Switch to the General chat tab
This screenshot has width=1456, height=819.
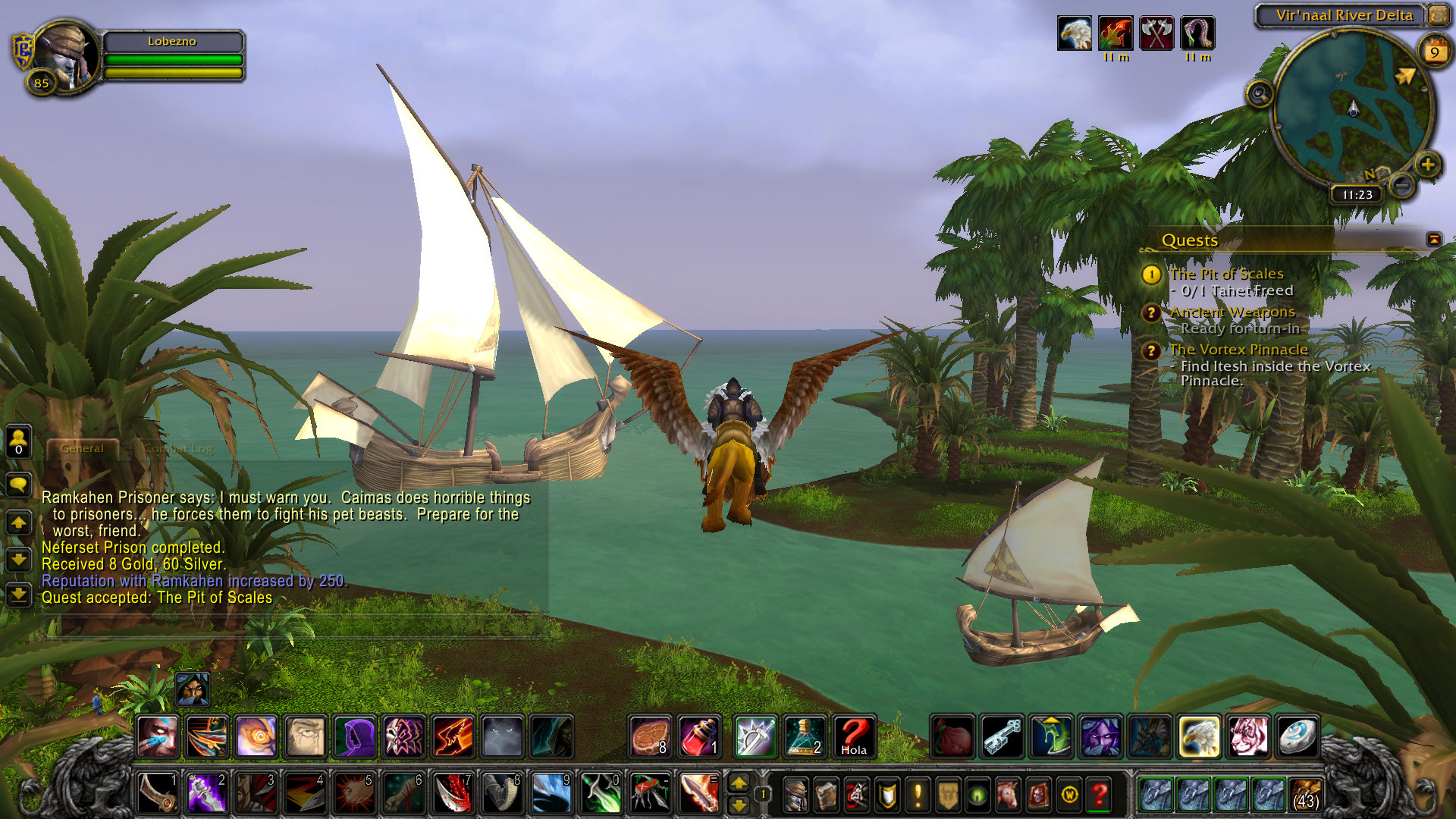tap(82, 448)
